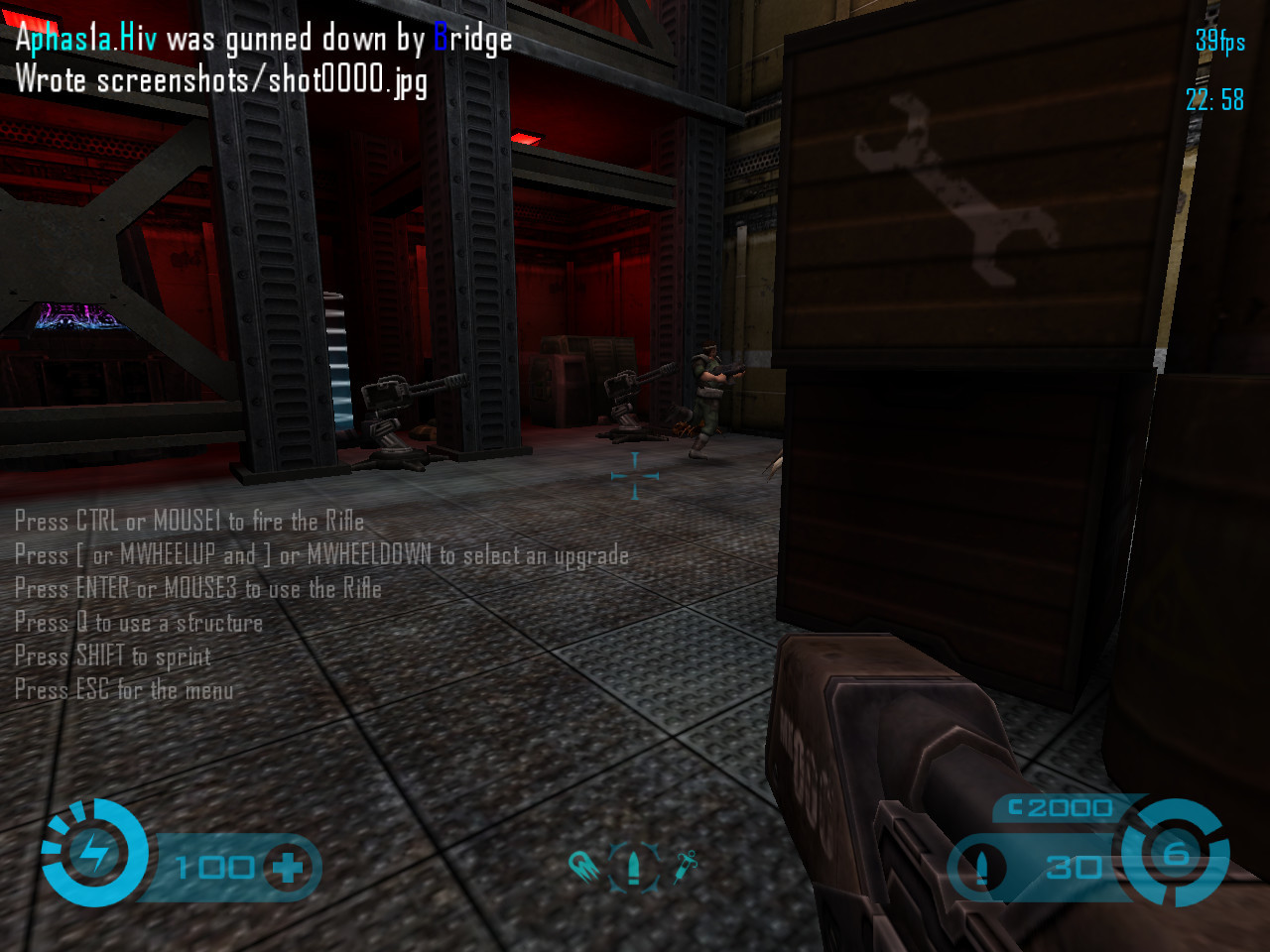Select the medkit syringe icon
The width and height of the screenshot is (1270, 952).
pos(686,866)
